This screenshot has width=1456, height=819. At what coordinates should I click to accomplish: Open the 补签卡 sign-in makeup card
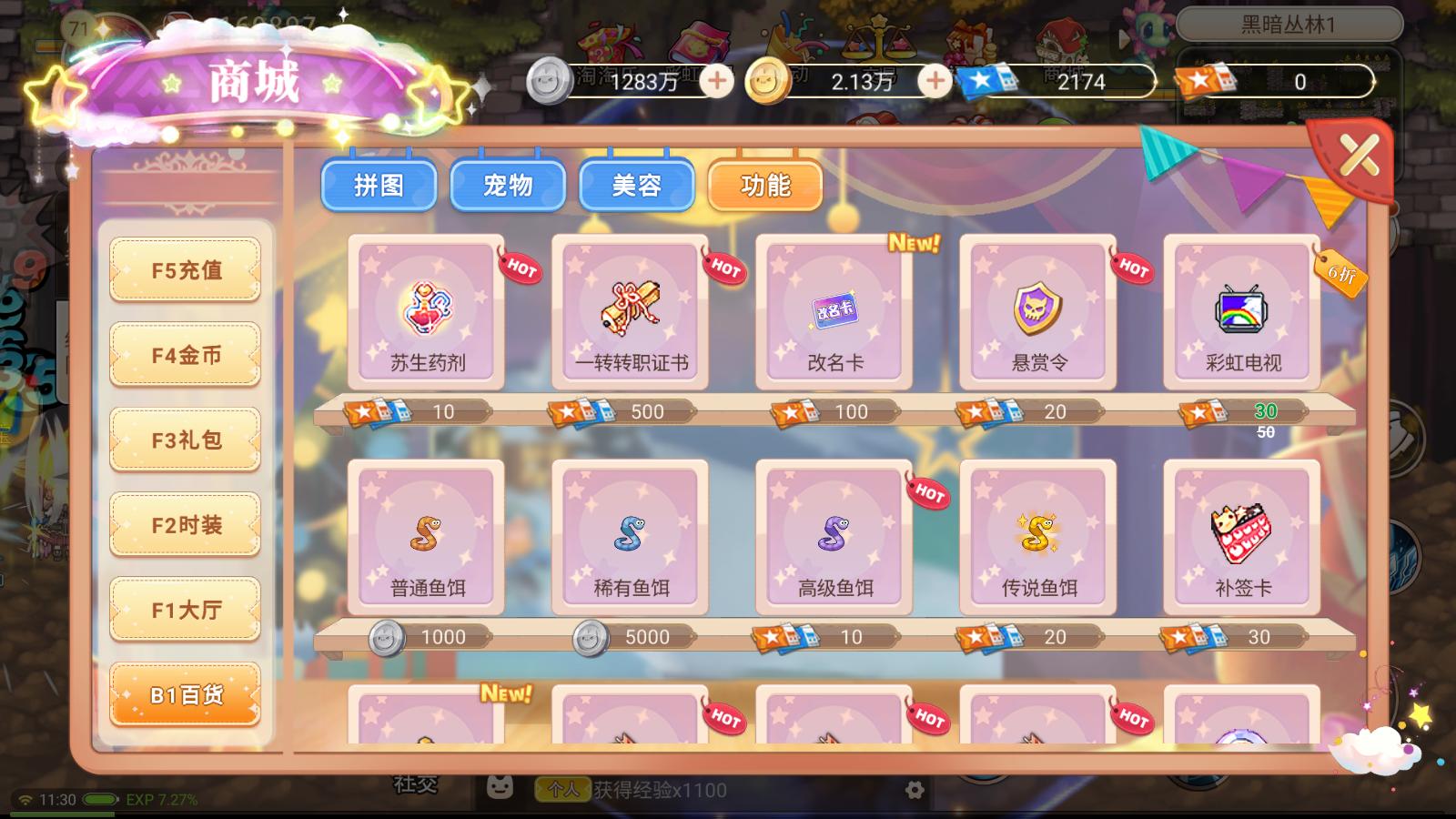point(1239,537)
